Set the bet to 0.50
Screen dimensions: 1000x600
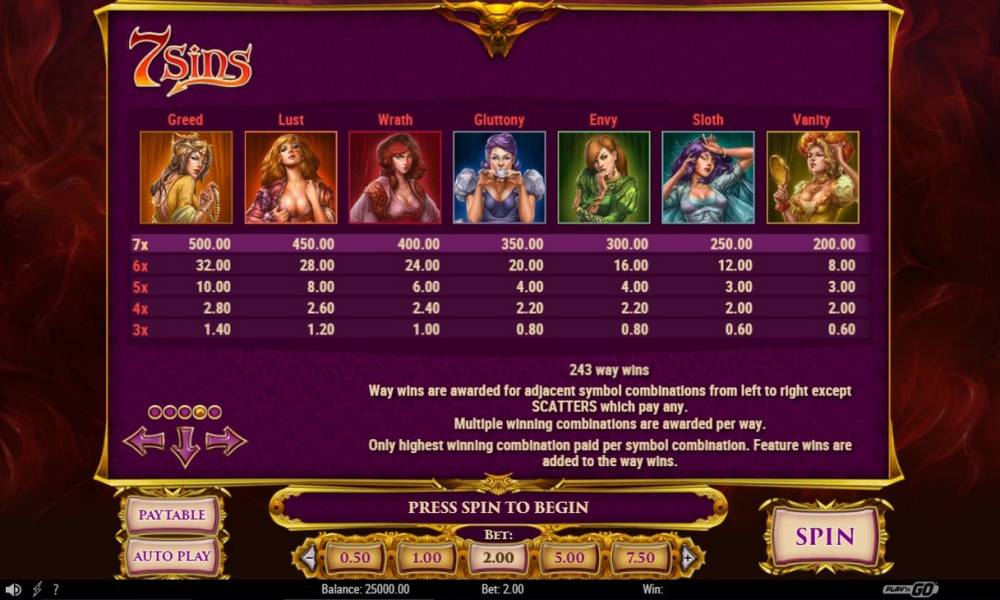355,557
